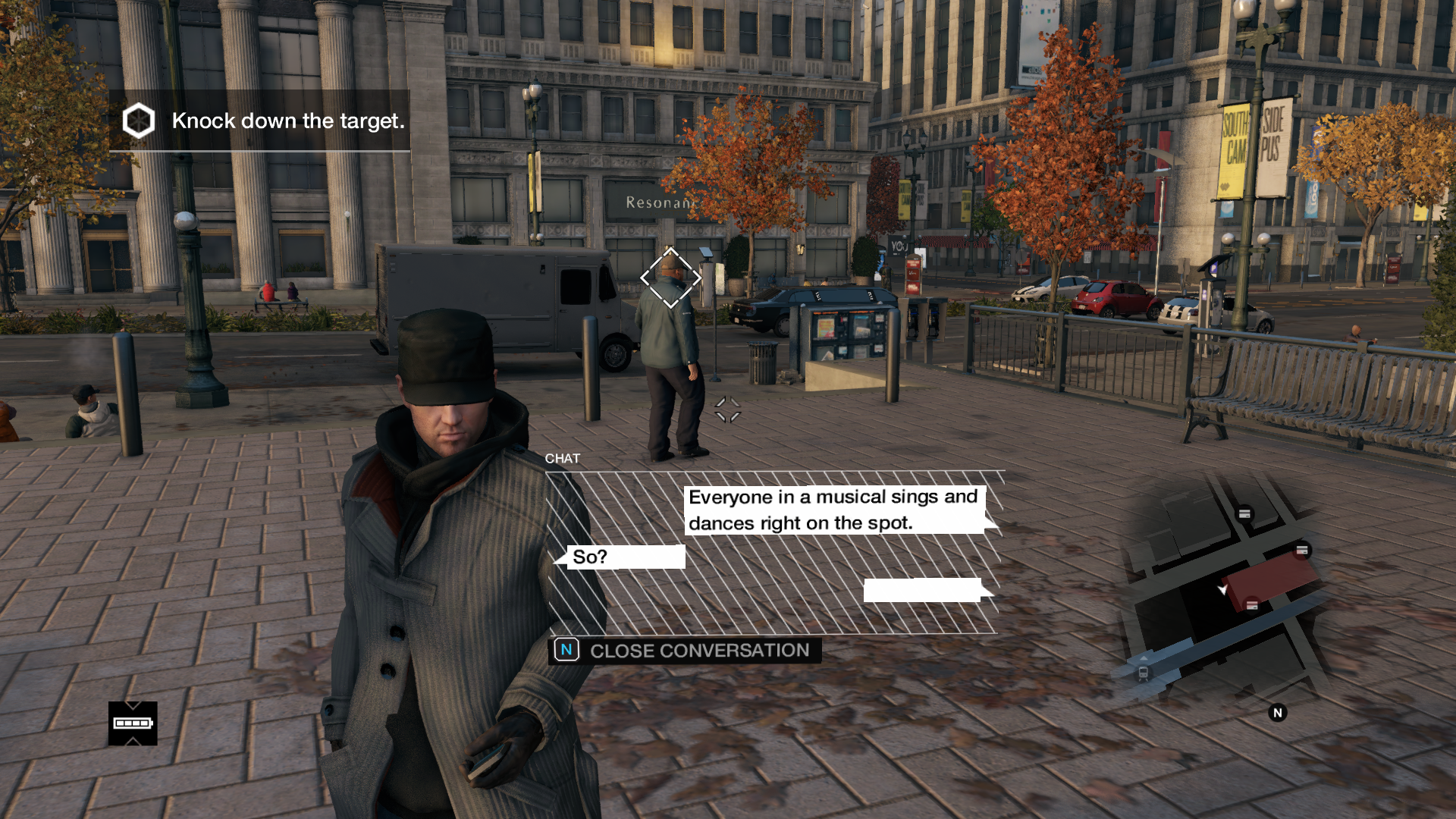Click the north compass indicator
This screenshot has width=1456, height=819.
coord(1277,713)
